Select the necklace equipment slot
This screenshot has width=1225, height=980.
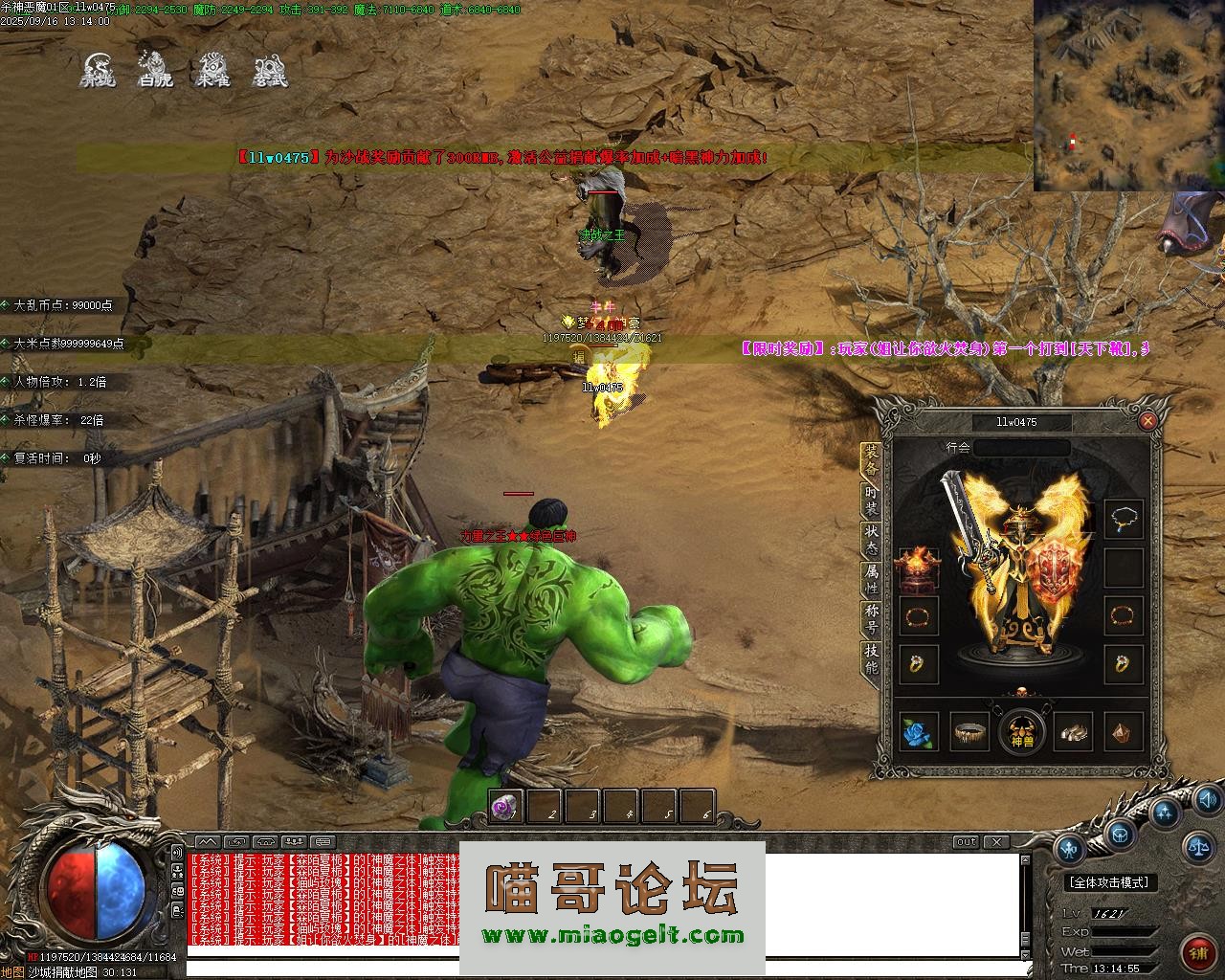pyautogui.click(x=1124, y=520)
